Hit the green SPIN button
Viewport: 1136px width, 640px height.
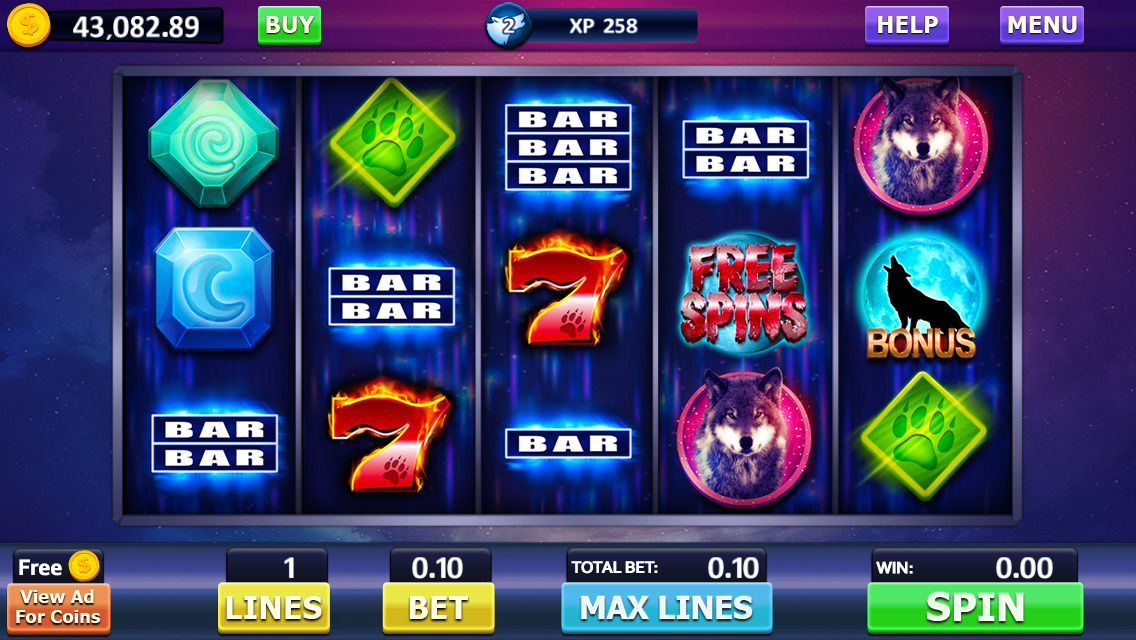pyautogui.click(x=974, y=607)
